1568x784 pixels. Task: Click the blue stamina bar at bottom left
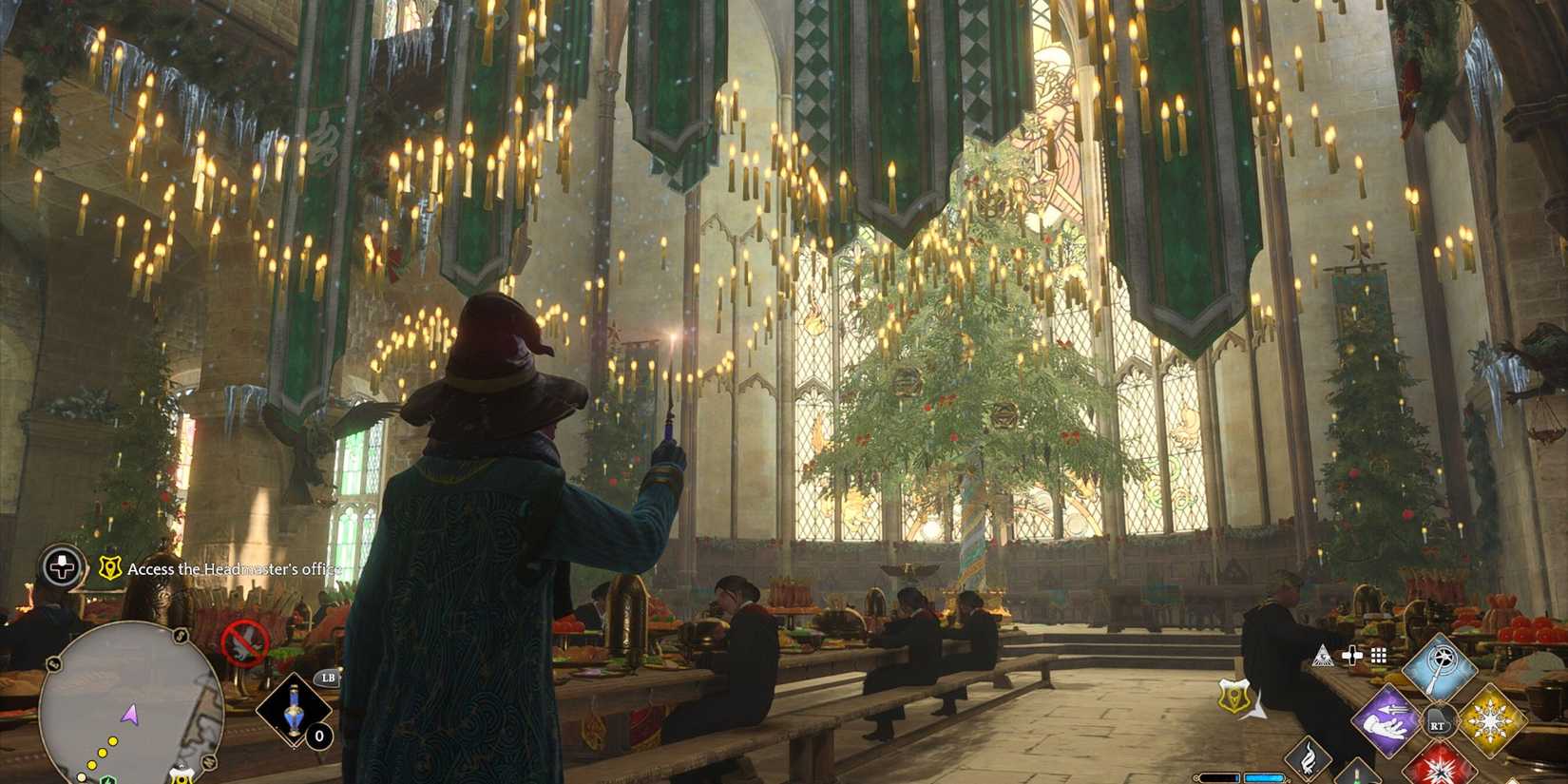pos(1264,777)
